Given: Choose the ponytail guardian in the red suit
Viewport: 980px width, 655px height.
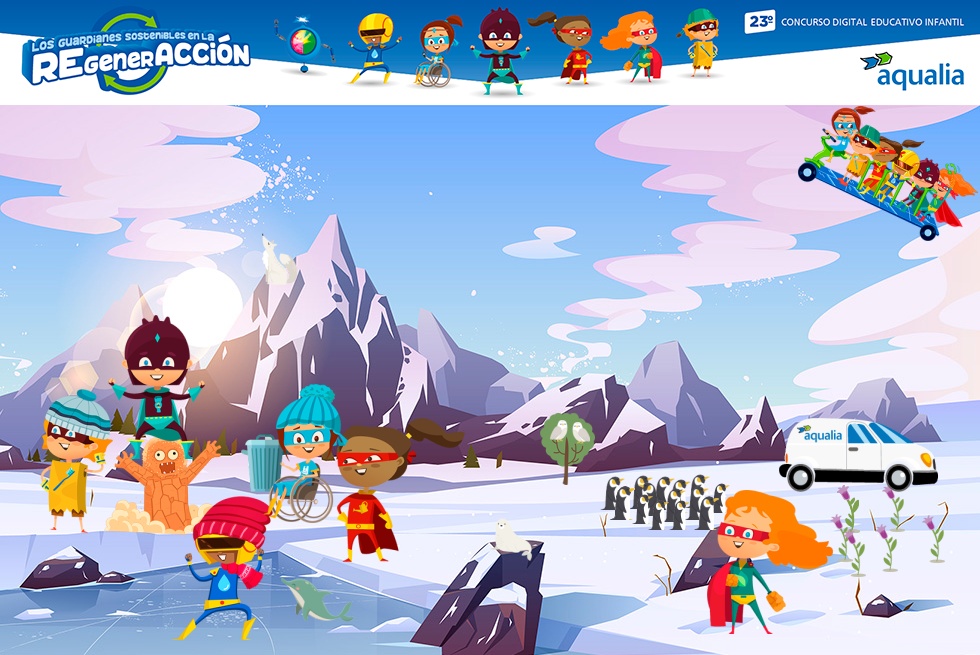Looking at the screenshot, I should click(x=570, y=48).
